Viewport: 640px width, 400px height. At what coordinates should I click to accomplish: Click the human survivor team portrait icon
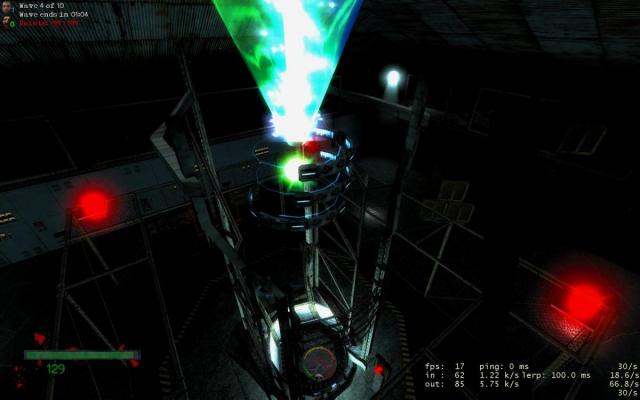(8, 7)
